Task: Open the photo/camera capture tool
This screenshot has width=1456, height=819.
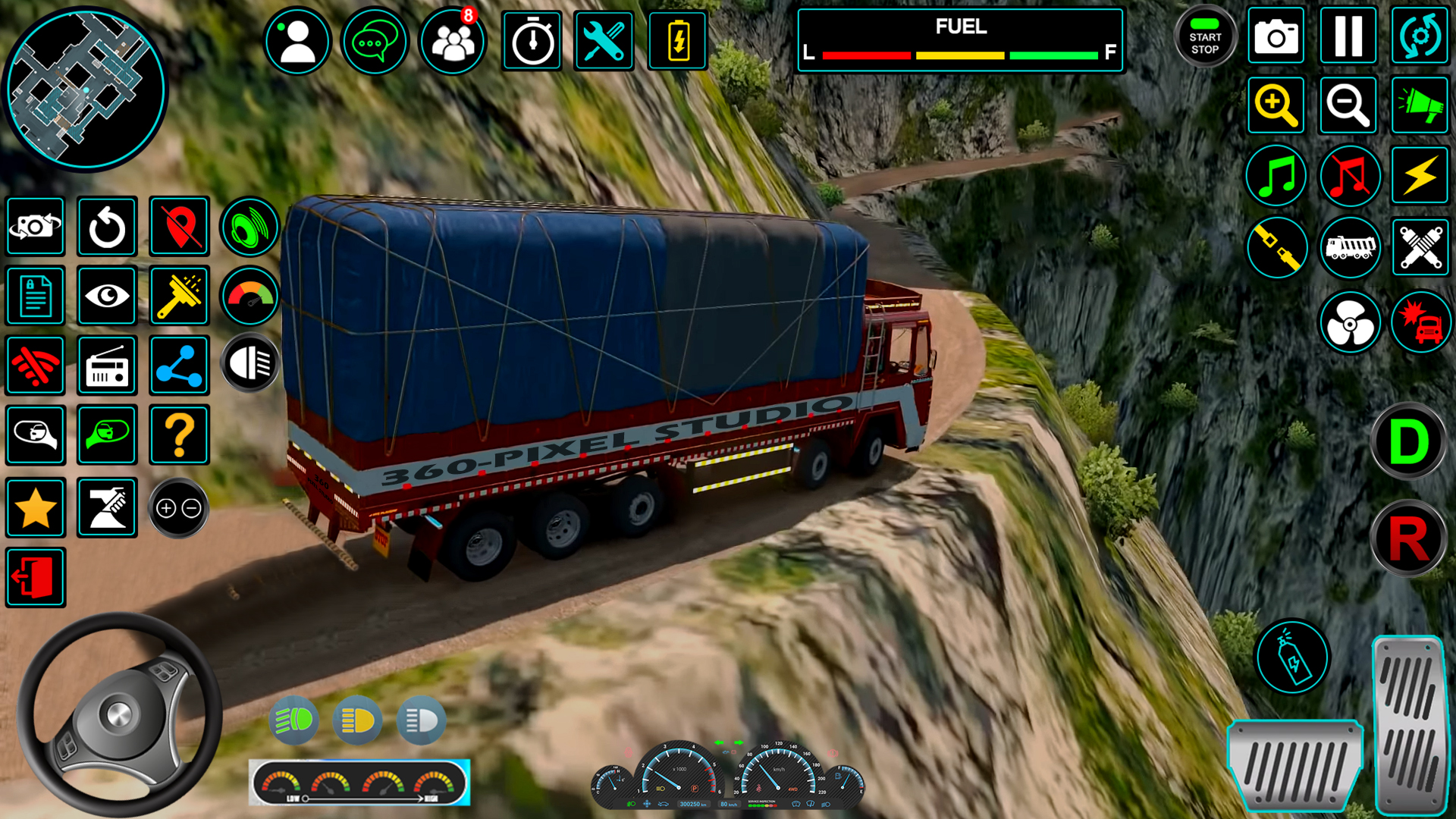Action: (1276, 36)
